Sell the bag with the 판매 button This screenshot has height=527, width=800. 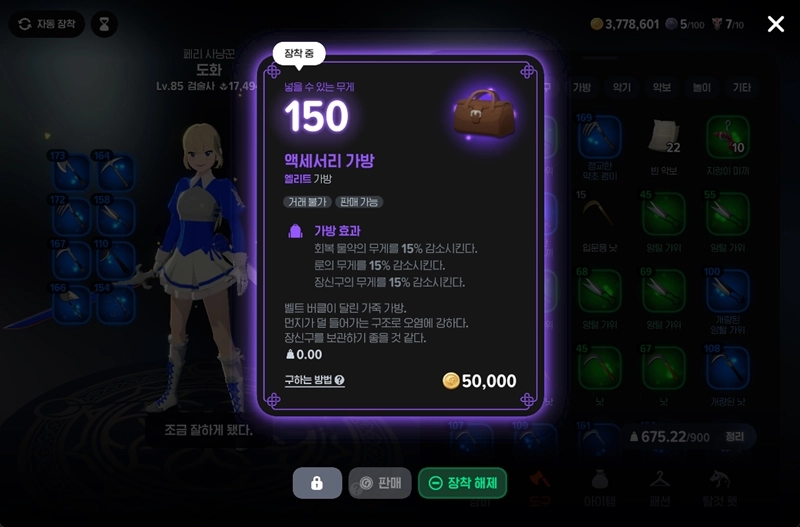pyautogui.click(x=379, y=483)
